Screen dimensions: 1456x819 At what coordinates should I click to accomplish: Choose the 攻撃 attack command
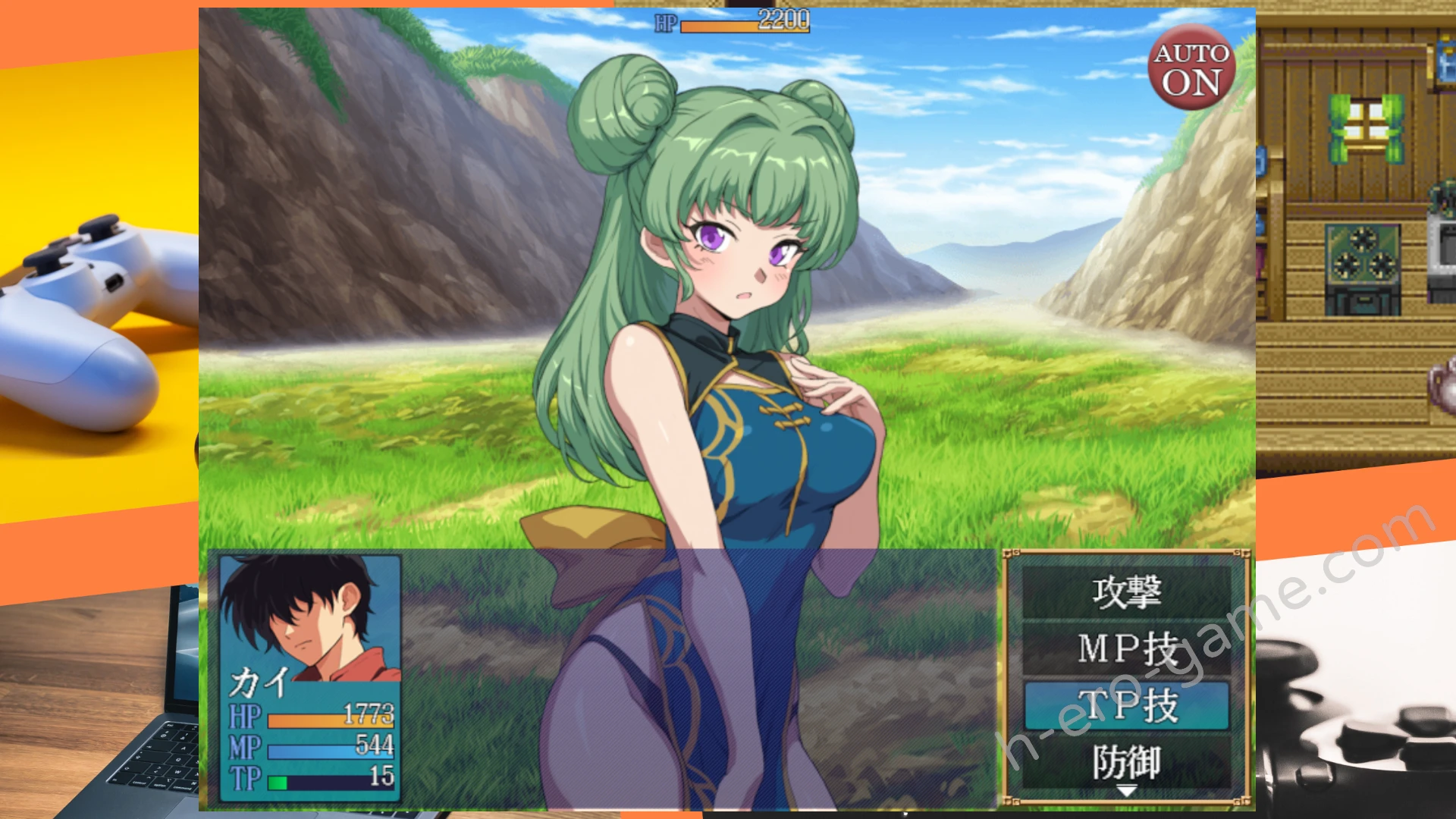tap(1126, 592)
